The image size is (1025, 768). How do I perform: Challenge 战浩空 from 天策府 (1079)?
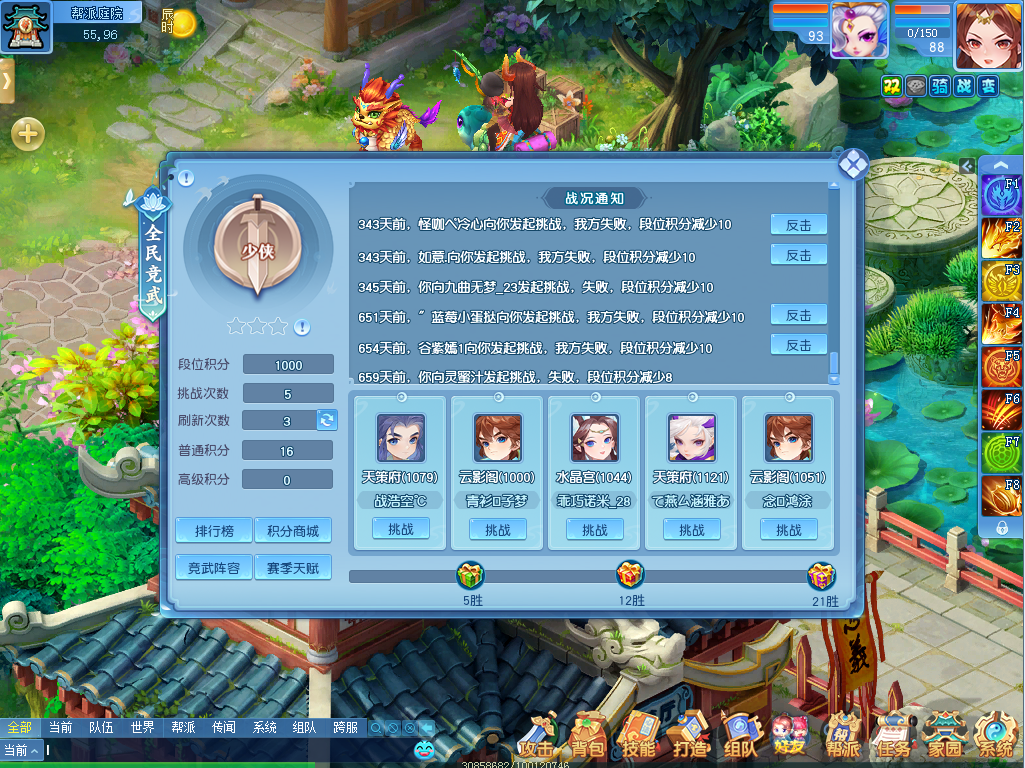click(401, 529)
